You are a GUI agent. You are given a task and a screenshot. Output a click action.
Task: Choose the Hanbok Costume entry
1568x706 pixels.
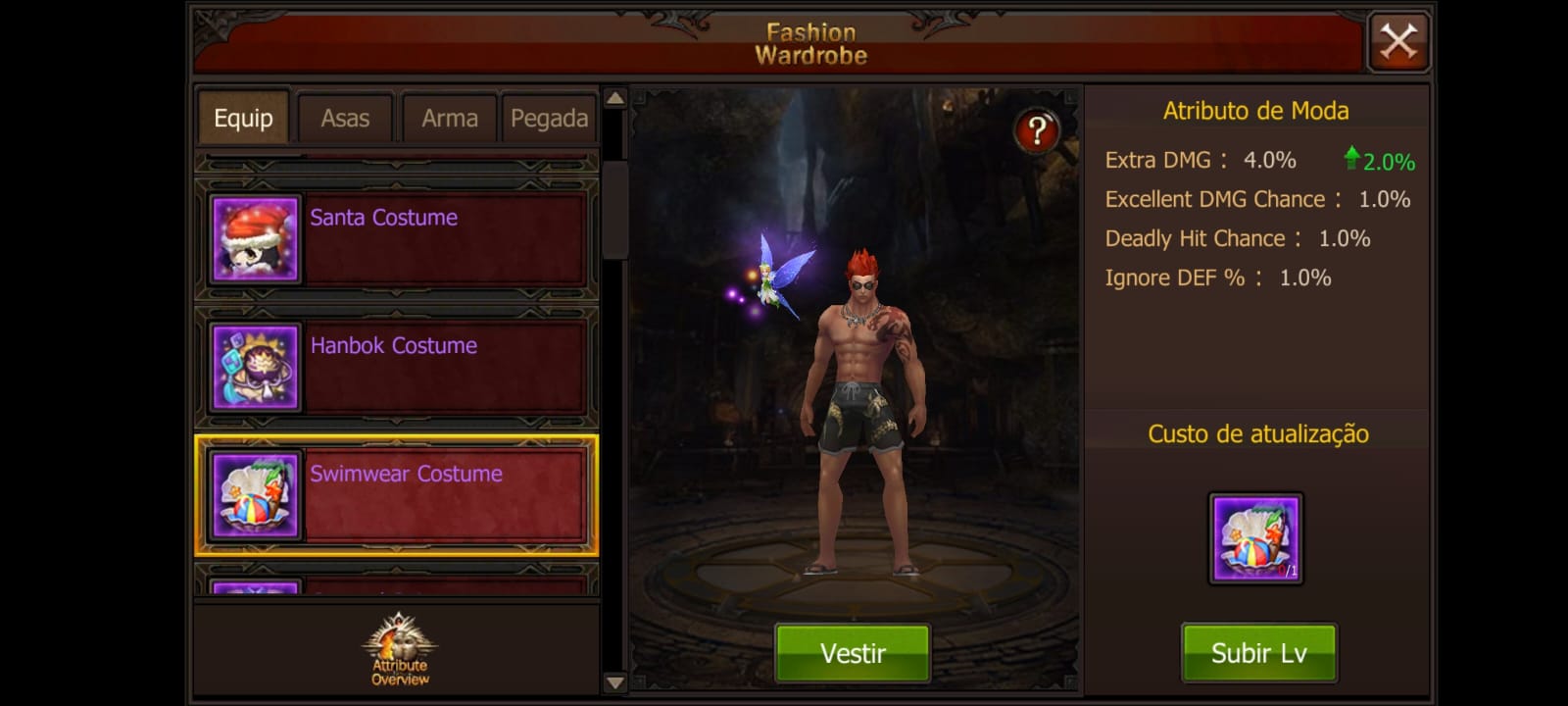click(396, 367)
